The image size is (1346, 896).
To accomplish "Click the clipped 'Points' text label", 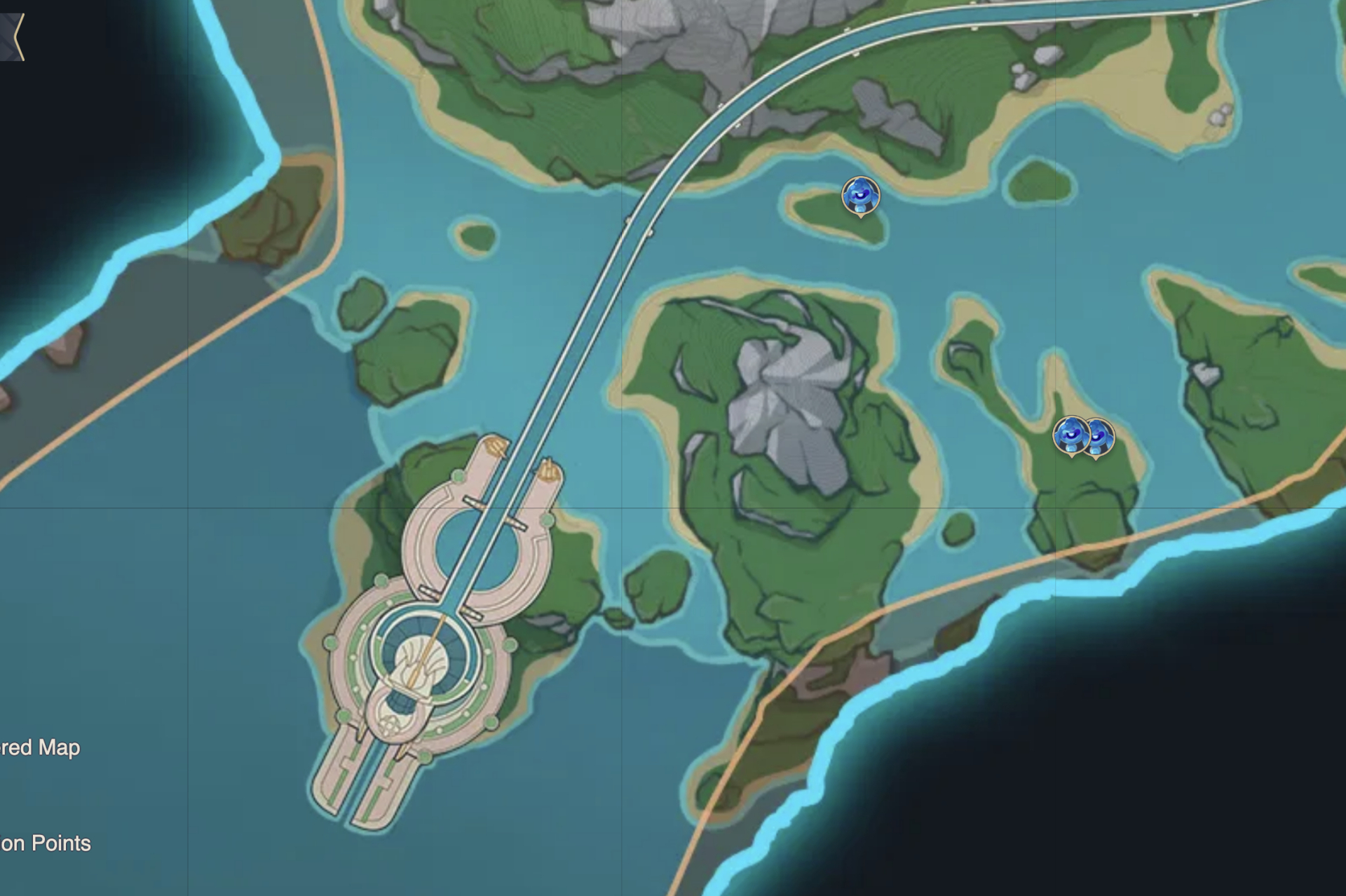I will pyautogui.click(x=46, y=843).
